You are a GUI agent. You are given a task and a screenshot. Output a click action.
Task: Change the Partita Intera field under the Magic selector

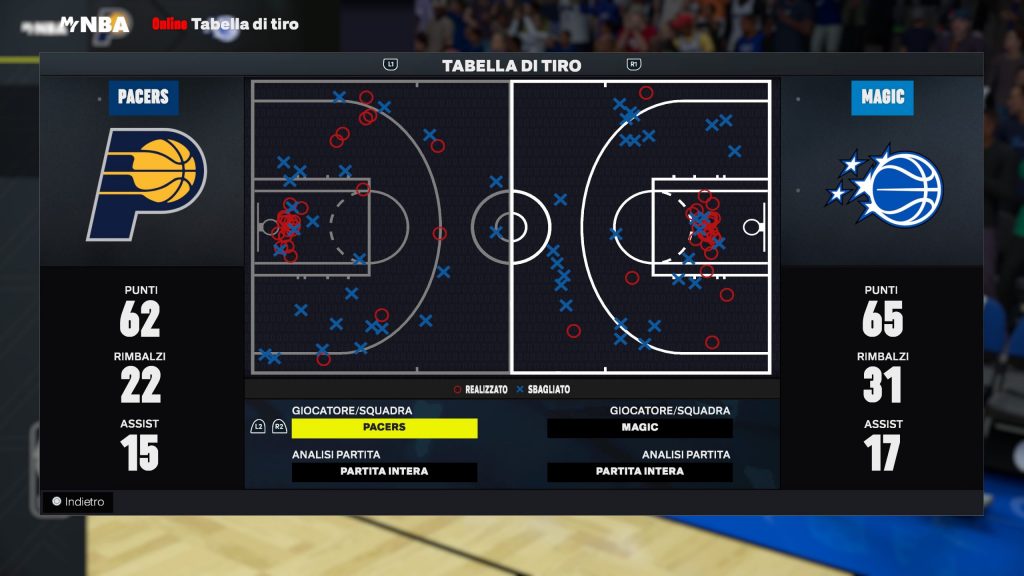pos(640,472)
